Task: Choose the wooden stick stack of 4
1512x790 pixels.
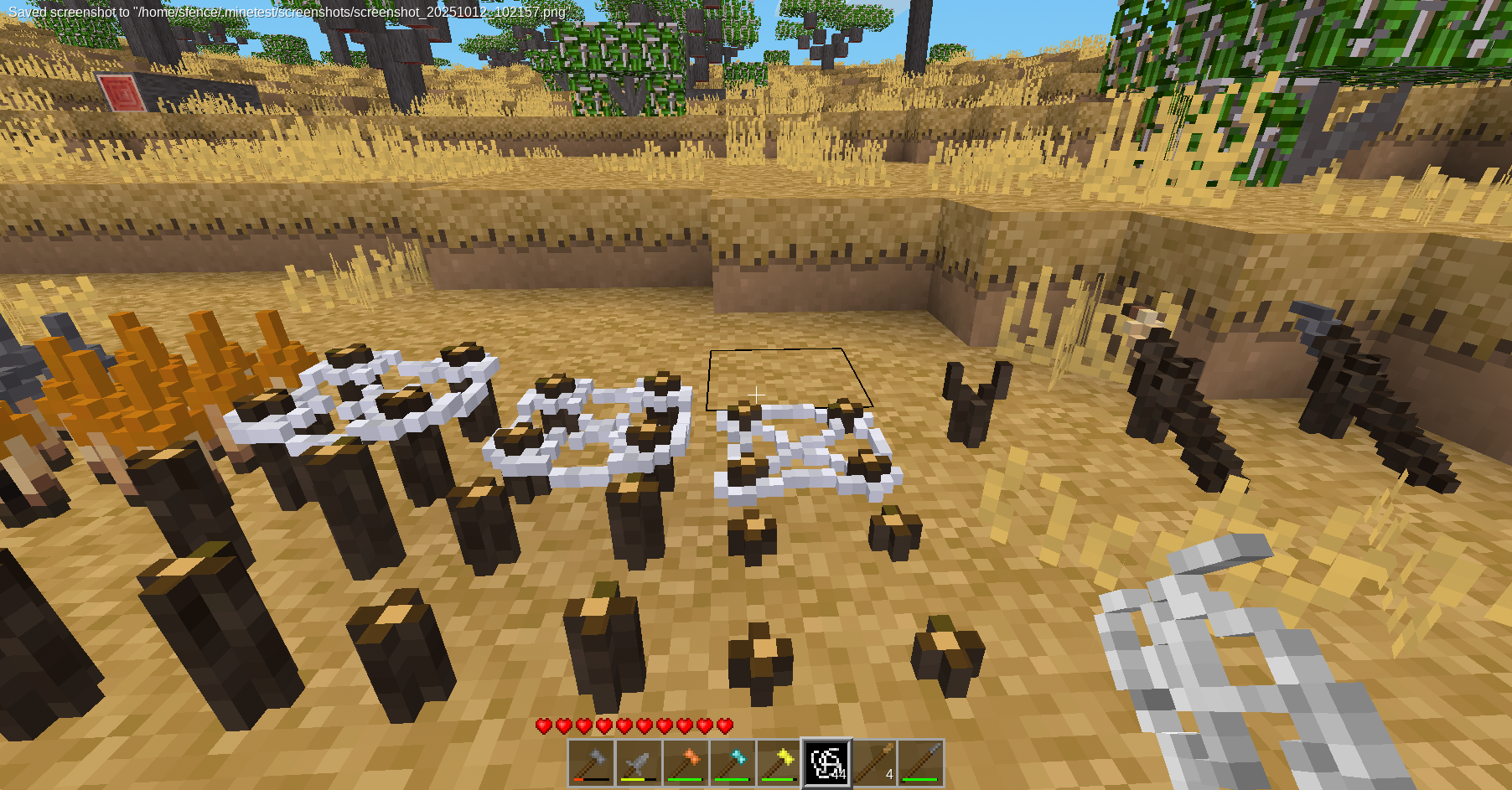Action: click(x=874, y=763)
